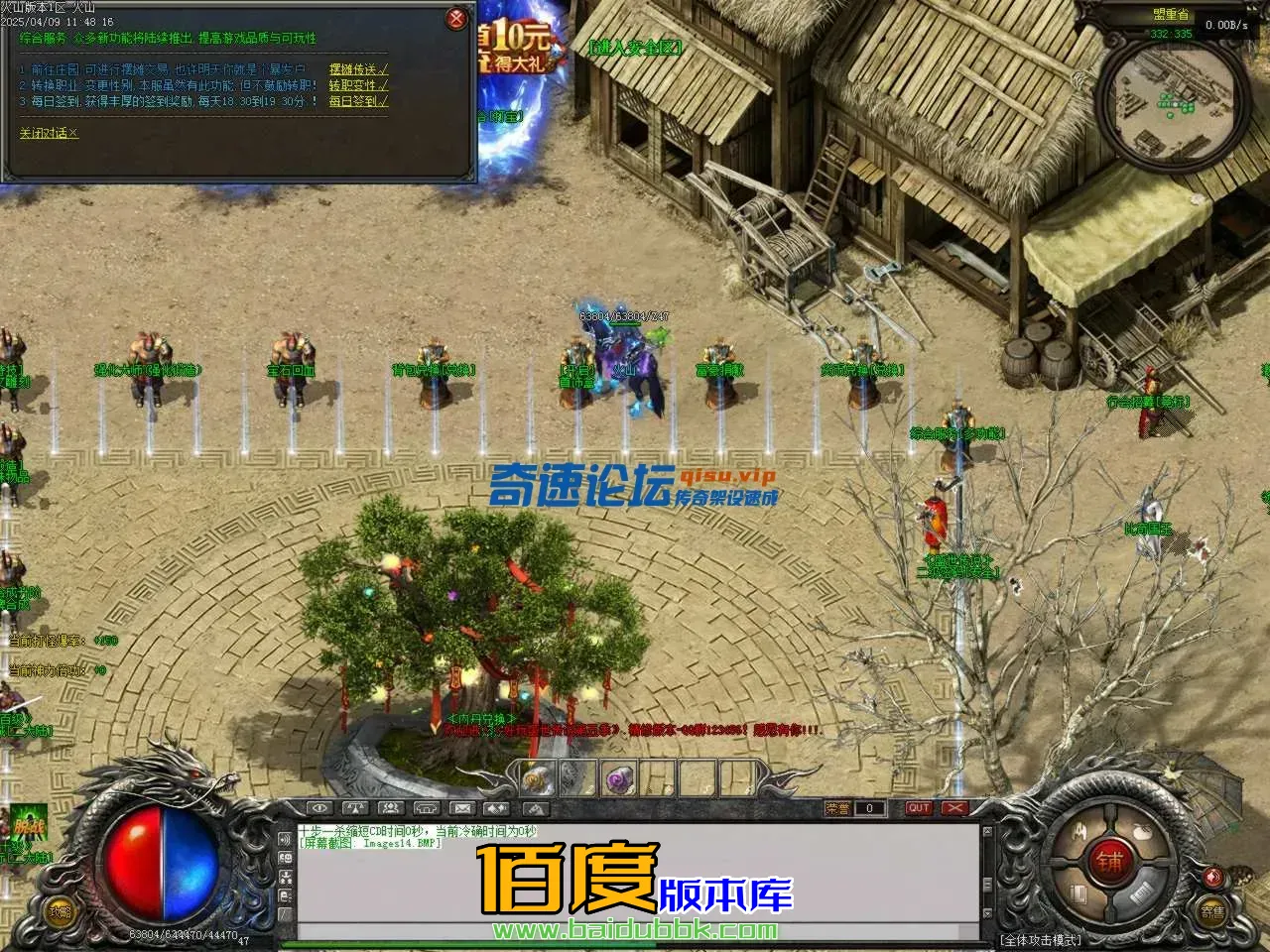Open the mail envelope icon
Image resolution: width=1270 pixels, height=952 pixels.
pos(462,807)
